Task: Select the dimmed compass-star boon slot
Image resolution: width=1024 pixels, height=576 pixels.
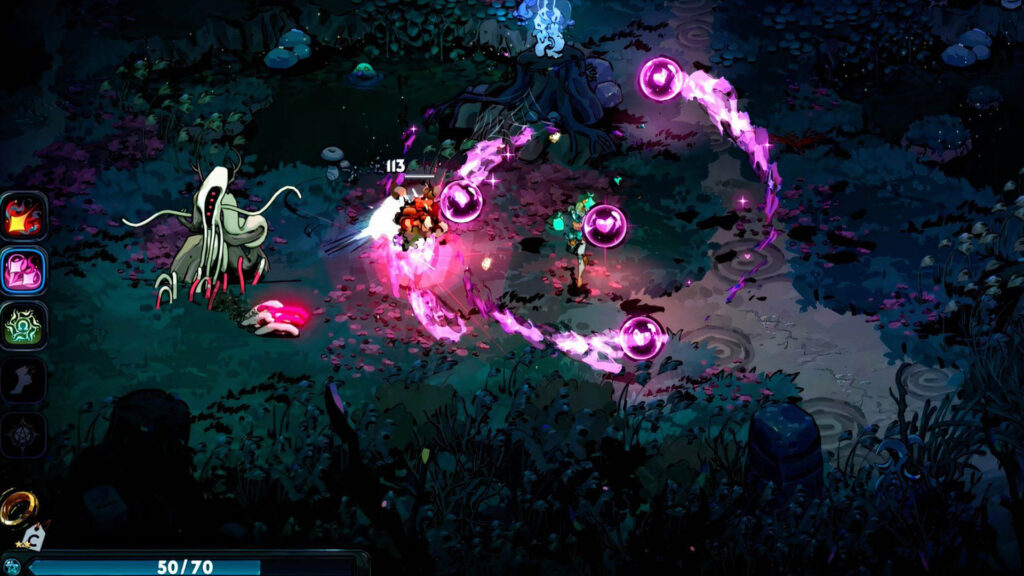Action: coord(23,436)
